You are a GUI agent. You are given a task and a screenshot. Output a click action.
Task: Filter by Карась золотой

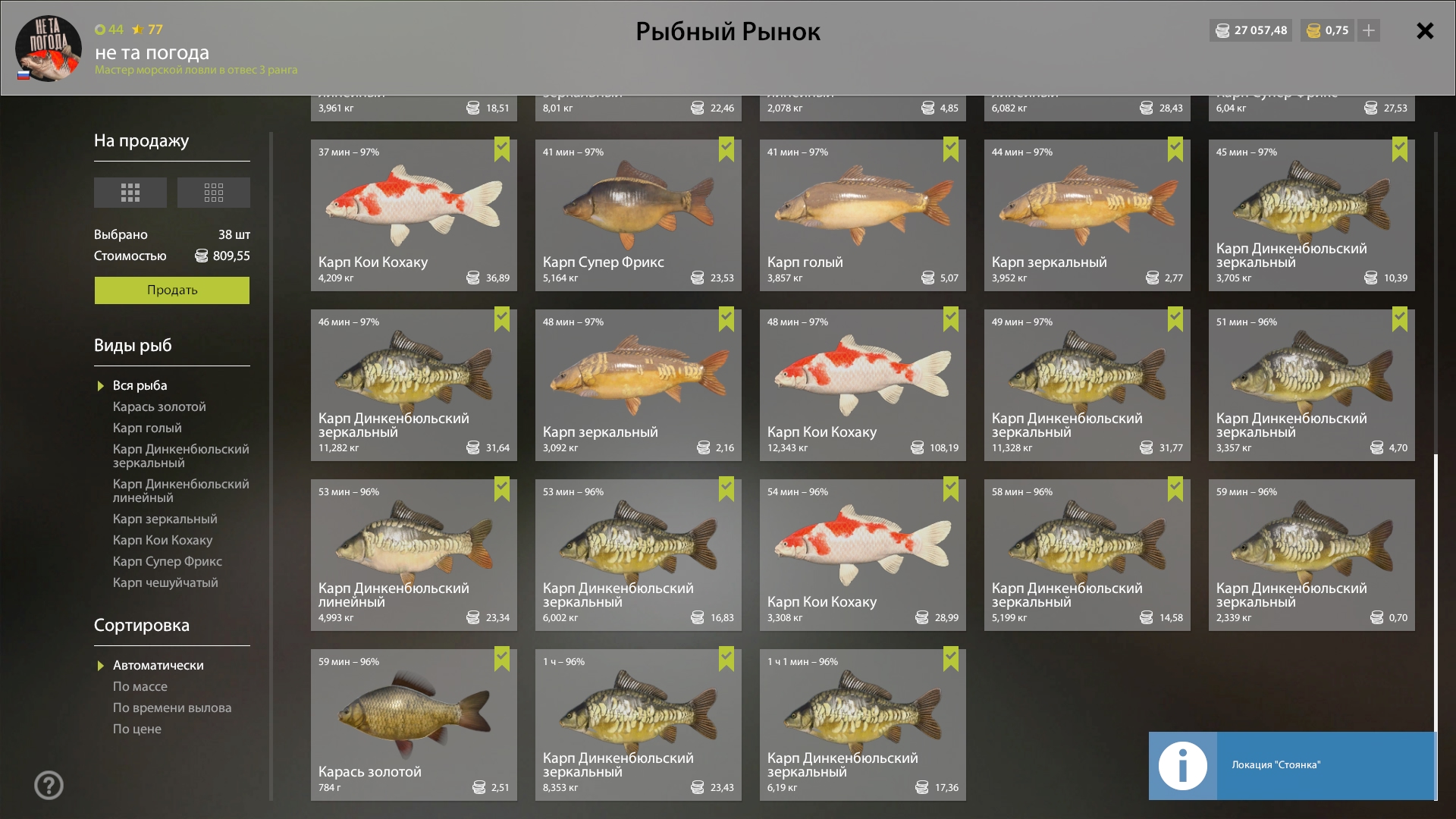[x=159, y=407]
